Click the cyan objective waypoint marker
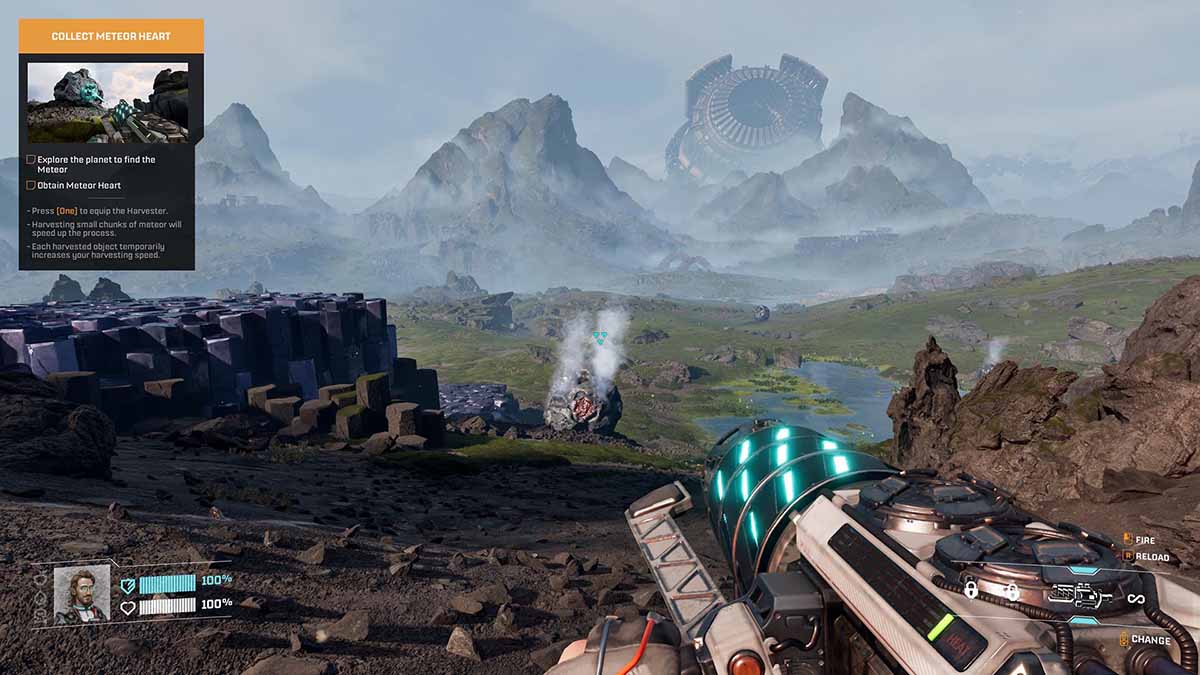 tap(599, 339)
